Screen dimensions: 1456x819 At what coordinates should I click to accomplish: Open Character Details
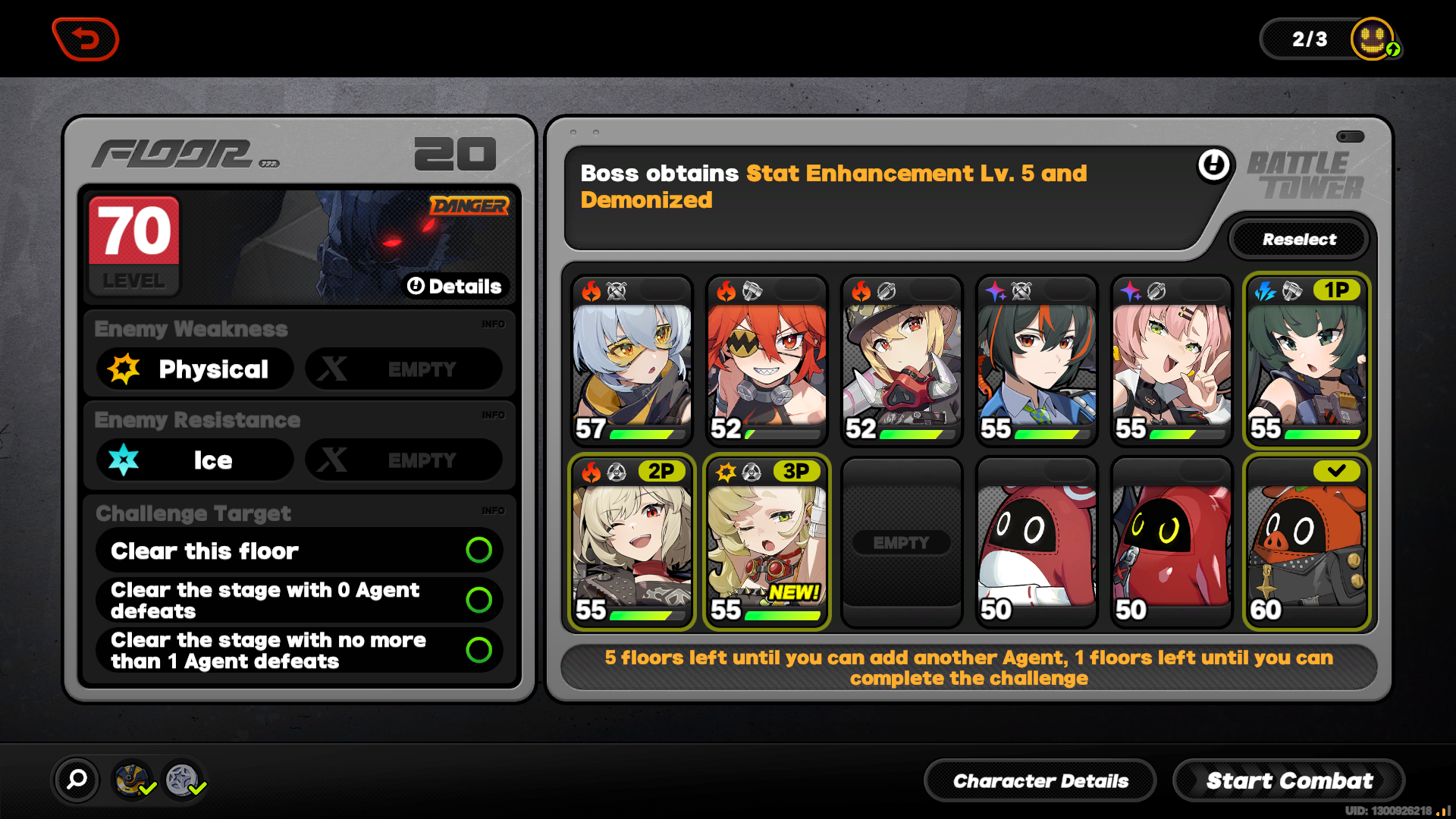click(x=1040, y=780)
